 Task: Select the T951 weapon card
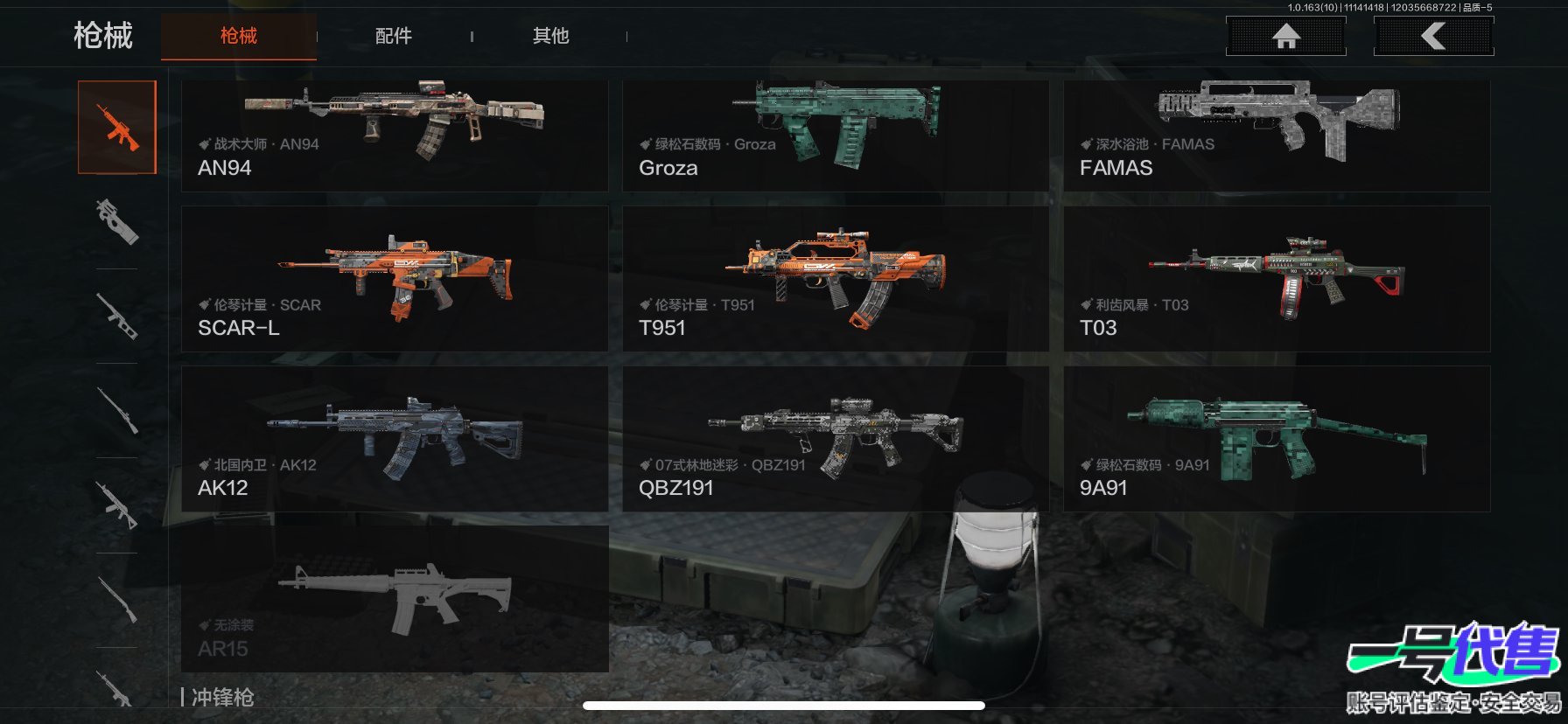(x=835, y=279)
